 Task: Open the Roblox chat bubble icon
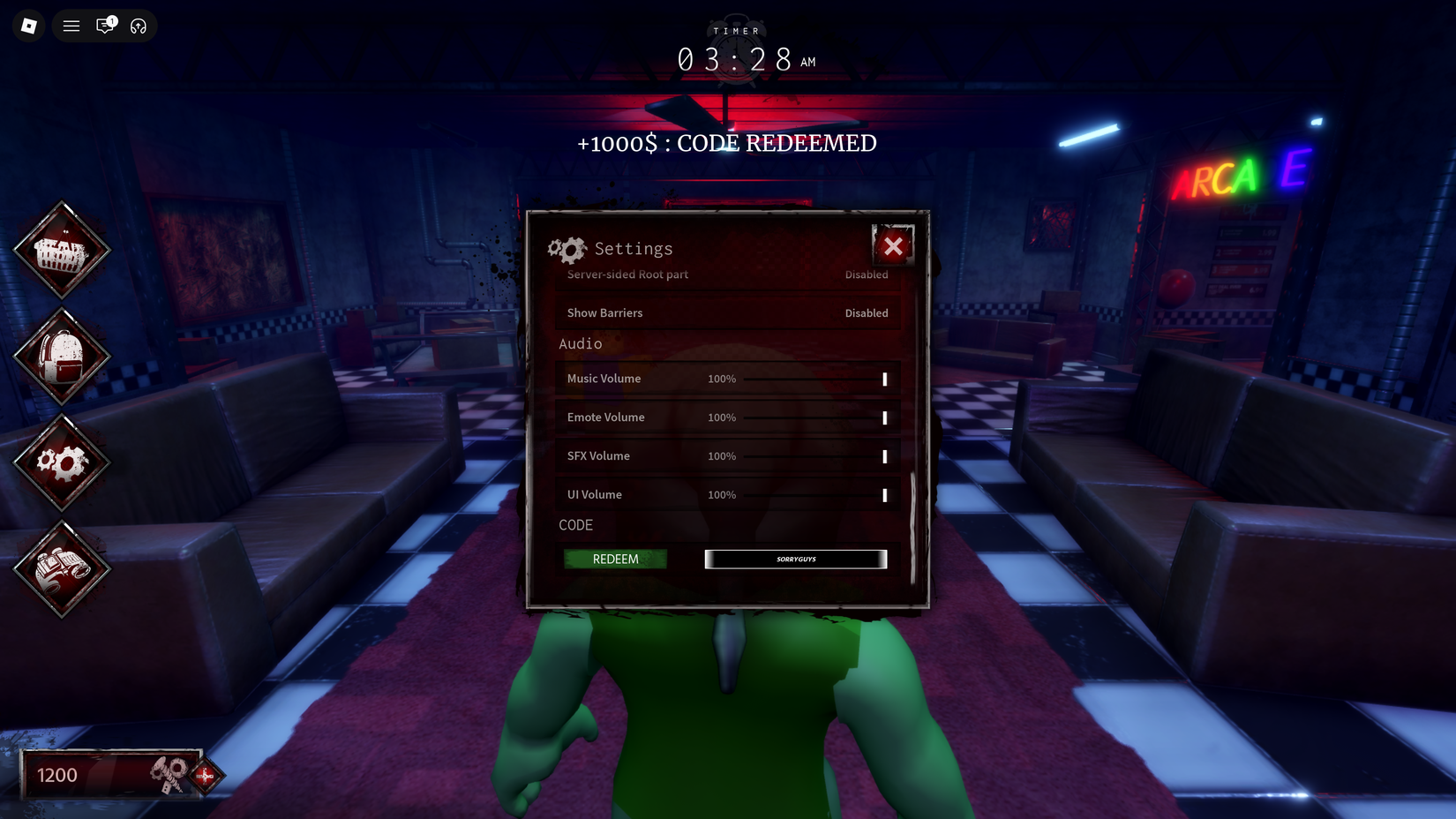pos(105,26)
